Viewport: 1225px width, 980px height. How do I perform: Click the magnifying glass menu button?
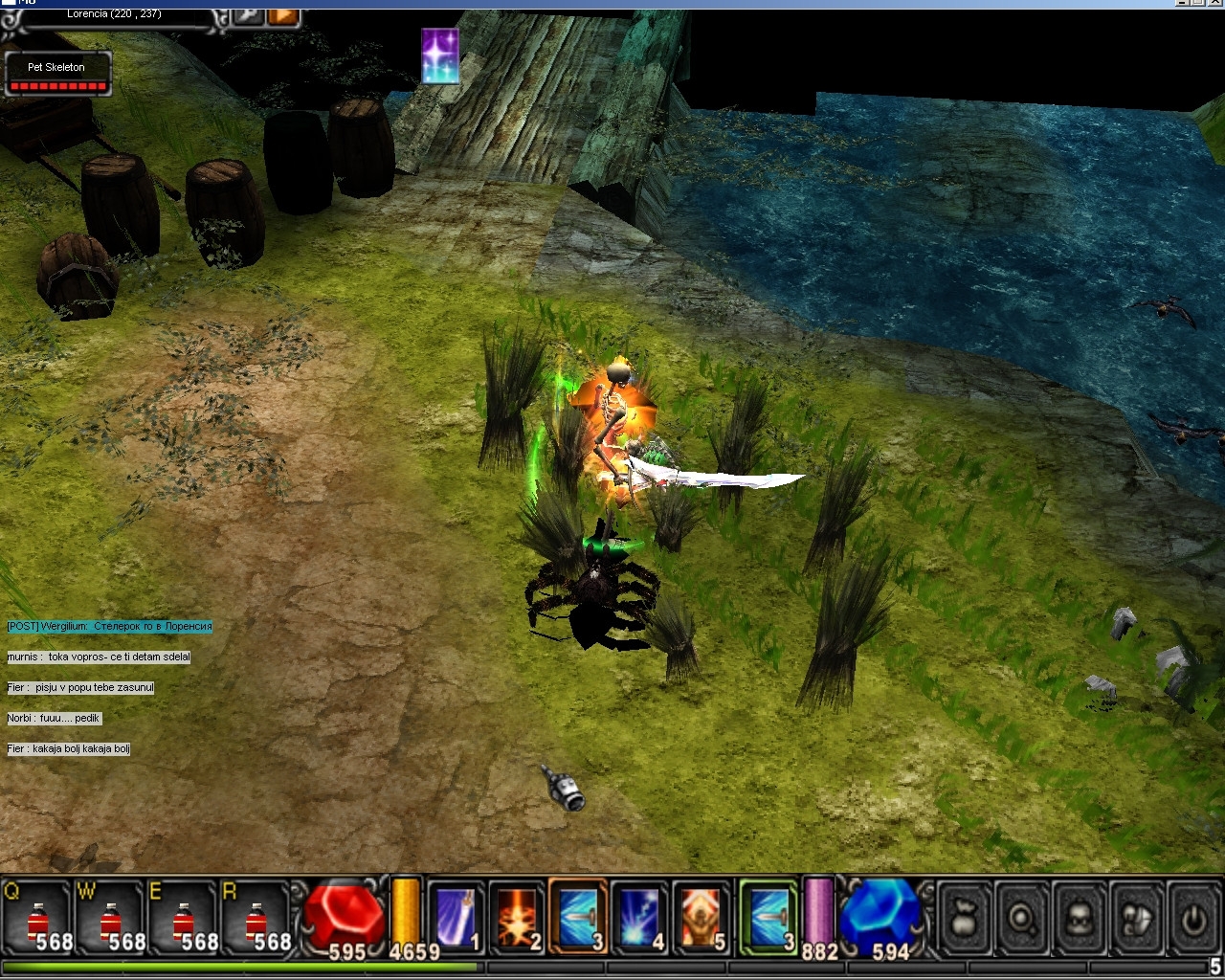coord(1022,919)
